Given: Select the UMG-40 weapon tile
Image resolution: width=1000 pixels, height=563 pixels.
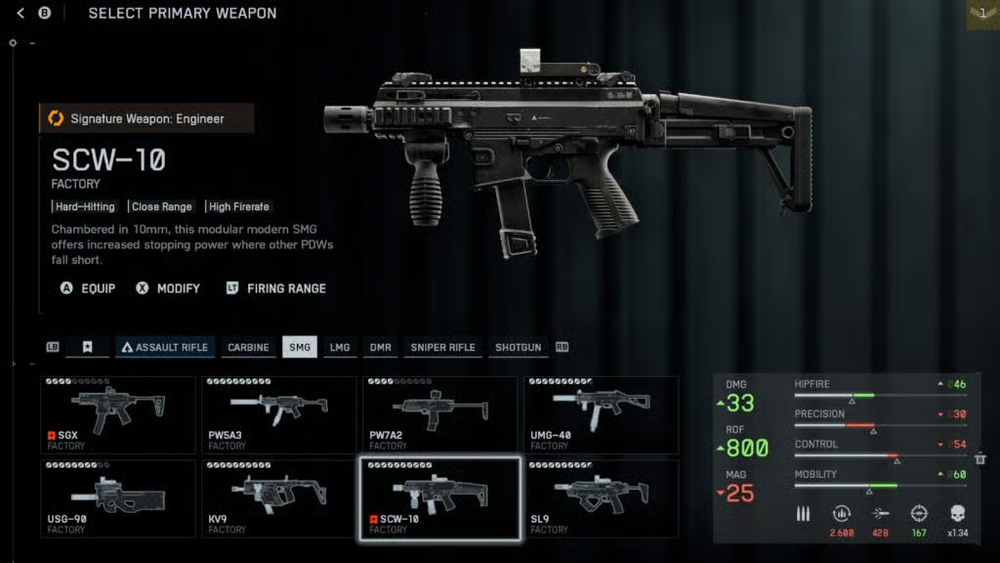Looking at the screenshot, I should (601, 413).
